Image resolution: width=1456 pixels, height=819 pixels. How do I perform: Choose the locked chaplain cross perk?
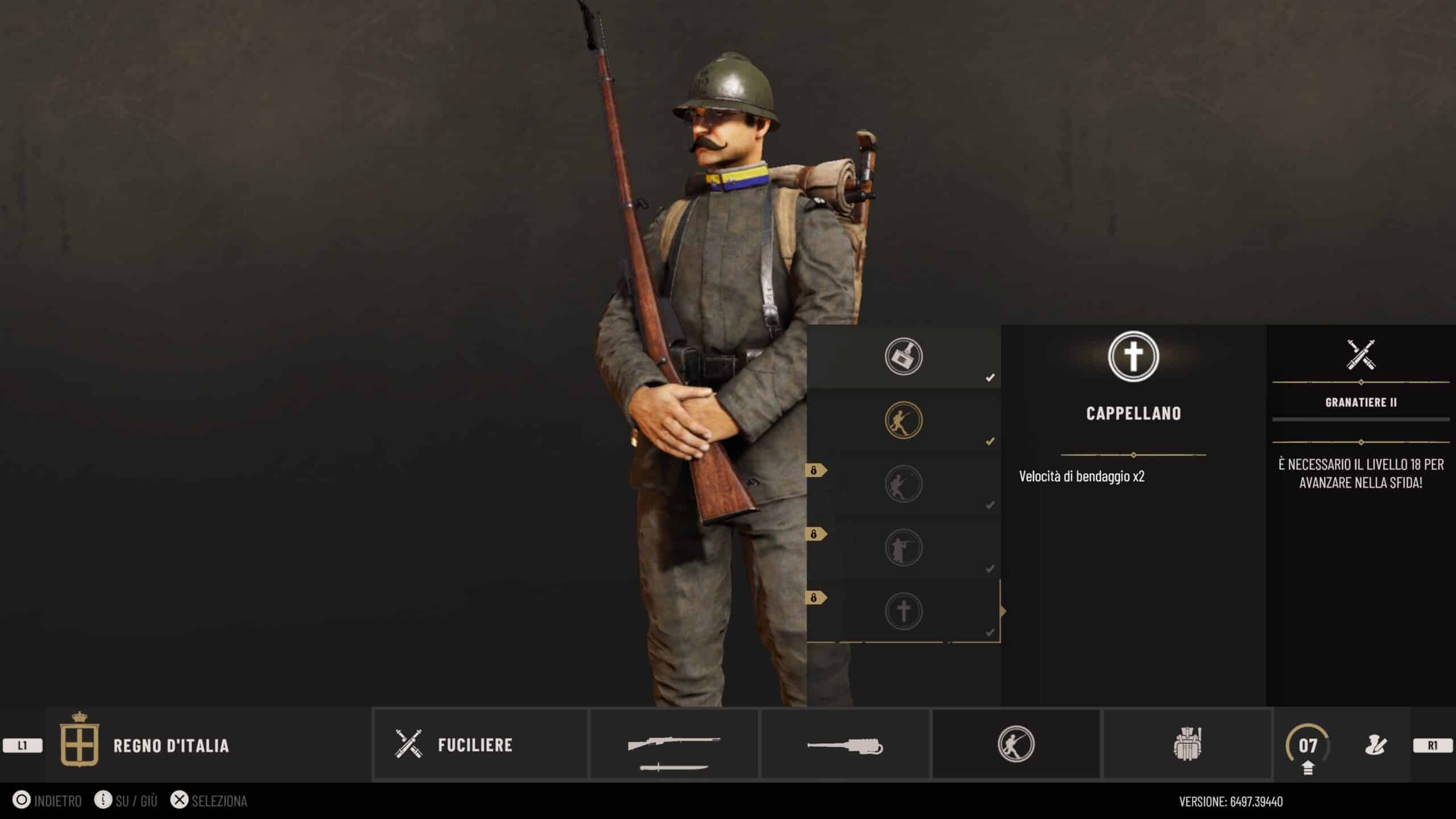pyautogui.click(x=903, y=611)
